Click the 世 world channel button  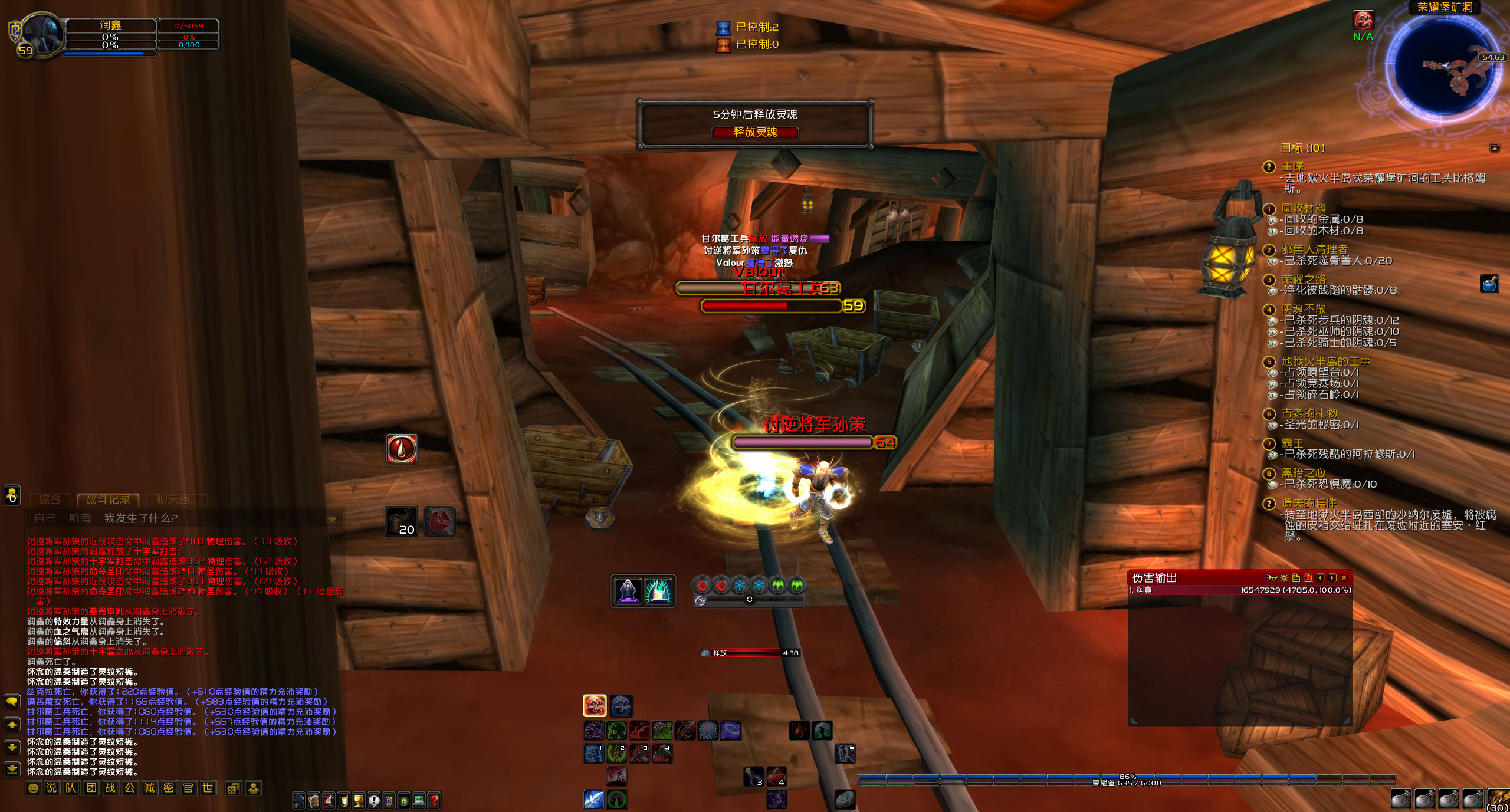point(208,787)
